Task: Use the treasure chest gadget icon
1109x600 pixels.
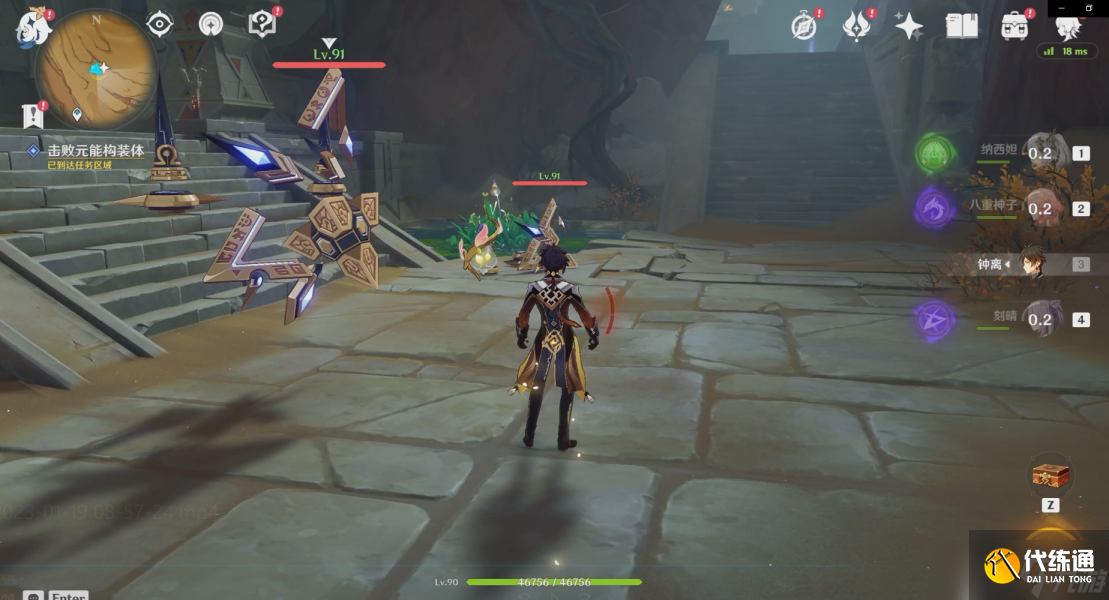Action: [x=1051, y=476]
